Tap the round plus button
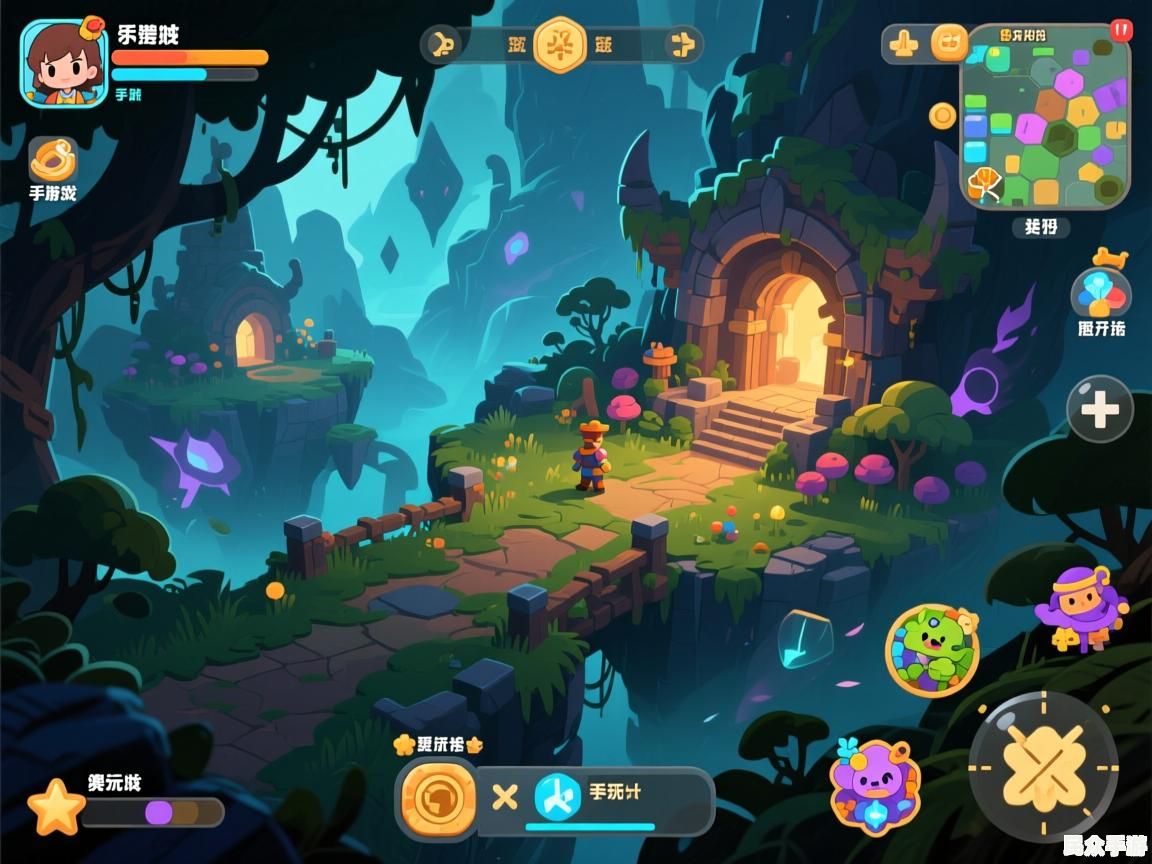Image resolution: width=1152 pixels, height=864 pixels. [1099, 409]
